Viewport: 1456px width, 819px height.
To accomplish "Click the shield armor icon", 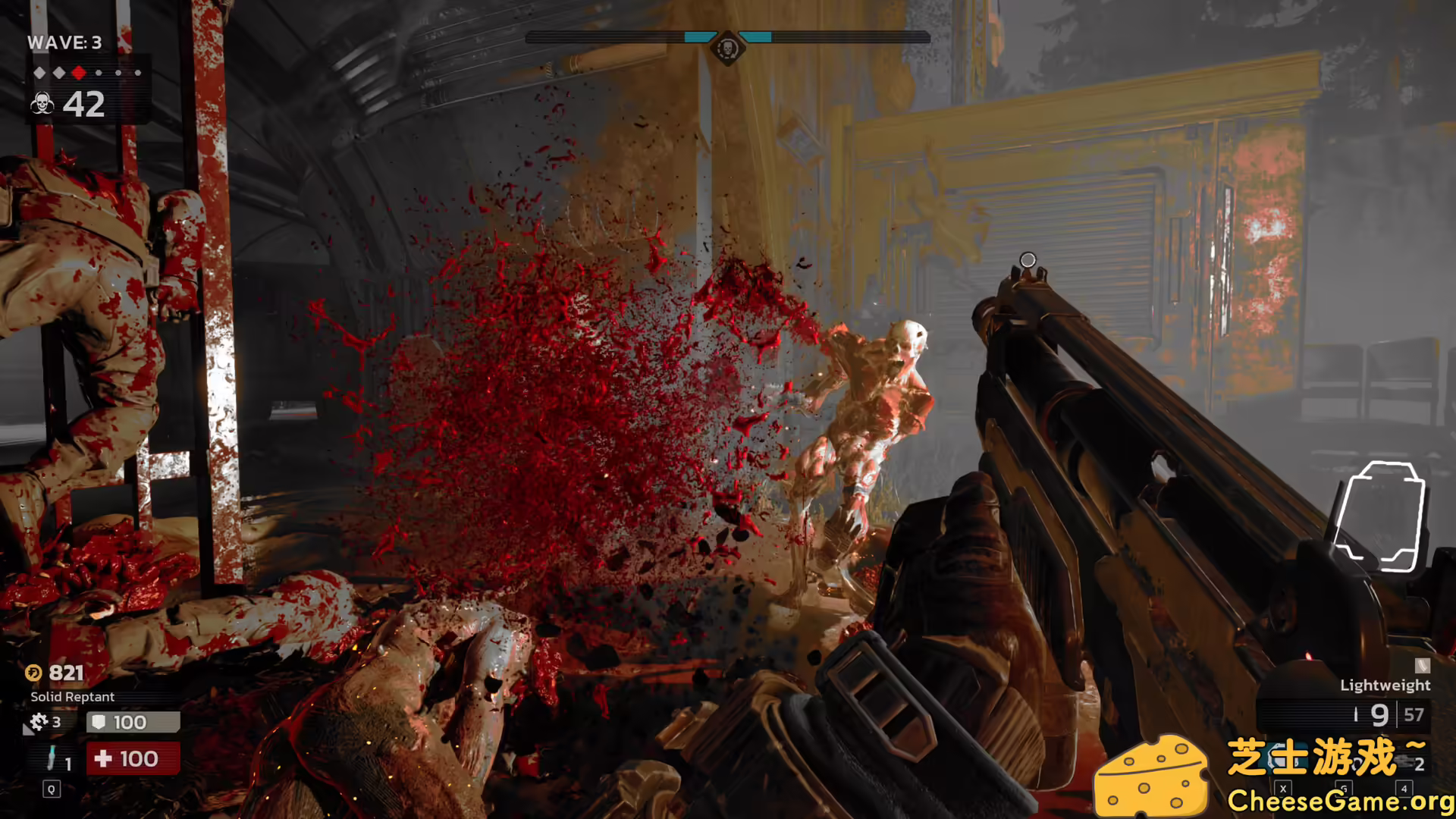I will 99,723.
